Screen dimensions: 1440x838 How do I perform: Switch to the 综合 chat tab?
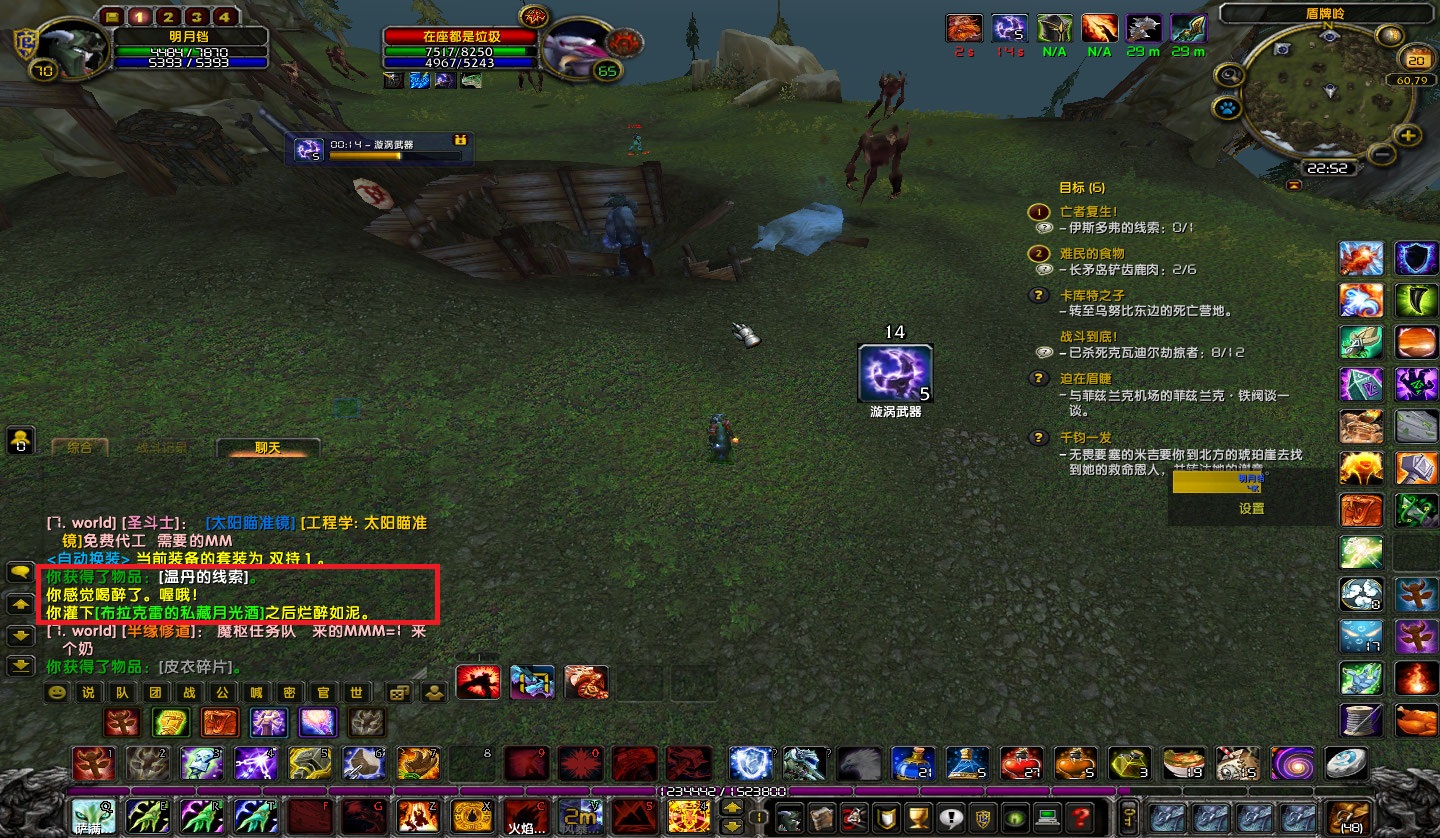click(x=82, y=447)
